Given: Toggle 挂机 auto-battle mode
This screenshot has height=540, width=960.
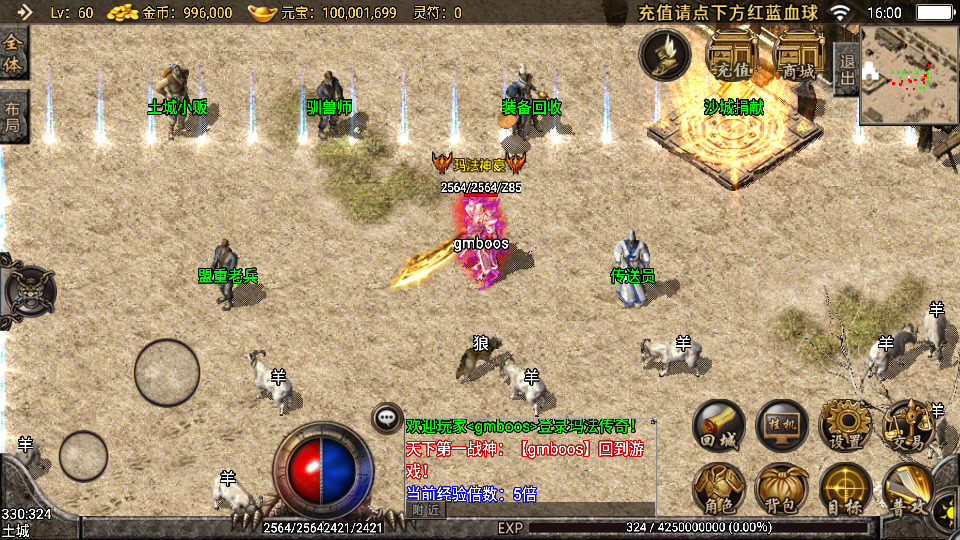Looking at the screenshot, I should coord(782,425).
